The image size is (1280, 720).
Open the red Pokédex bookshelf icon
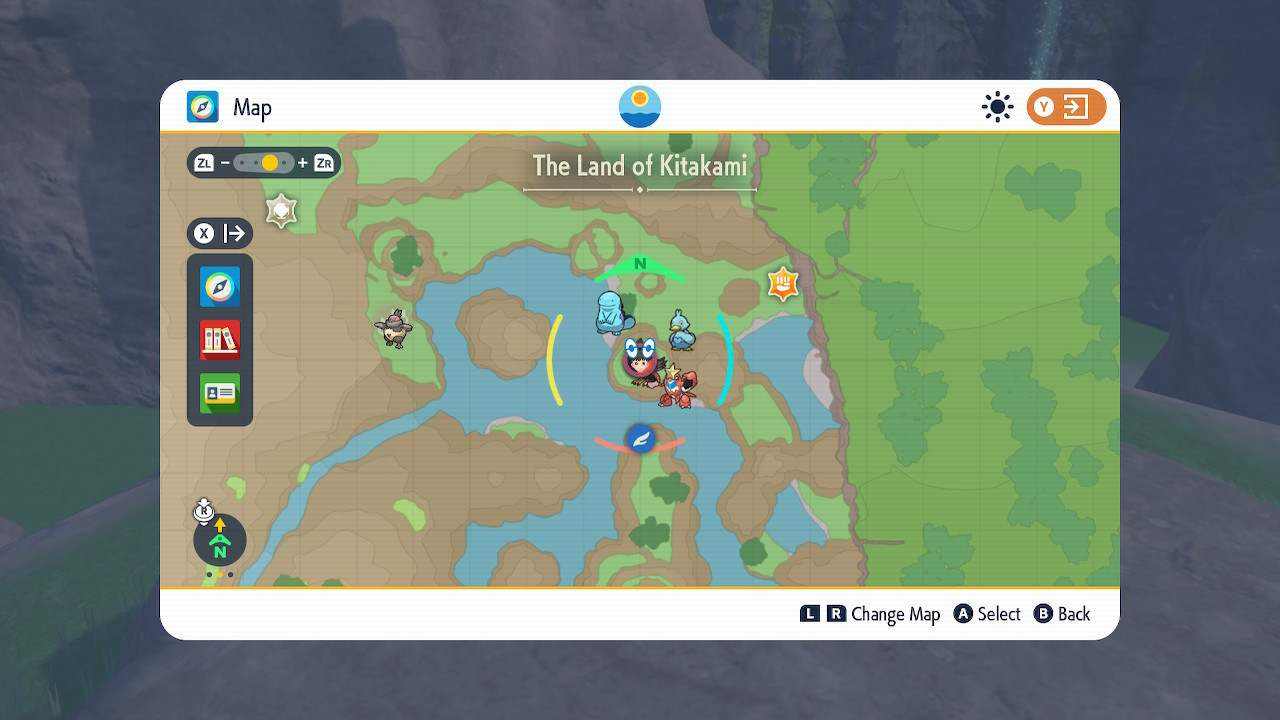coord(219,339)
